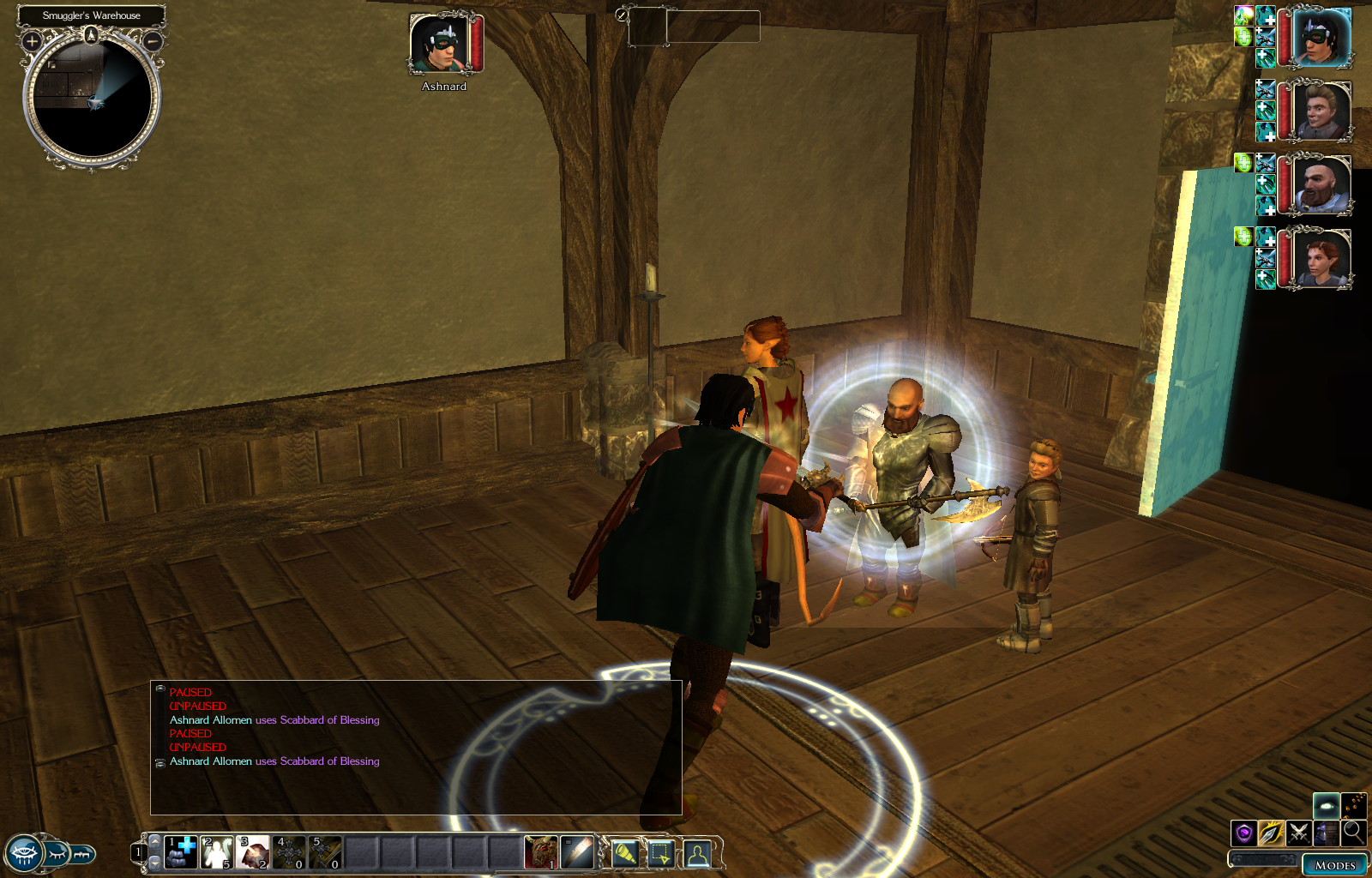This screenshot has height=878, width=1372.
Task: Click the Smuggler's Warehouse circular minimap
Action: point(92,97)
